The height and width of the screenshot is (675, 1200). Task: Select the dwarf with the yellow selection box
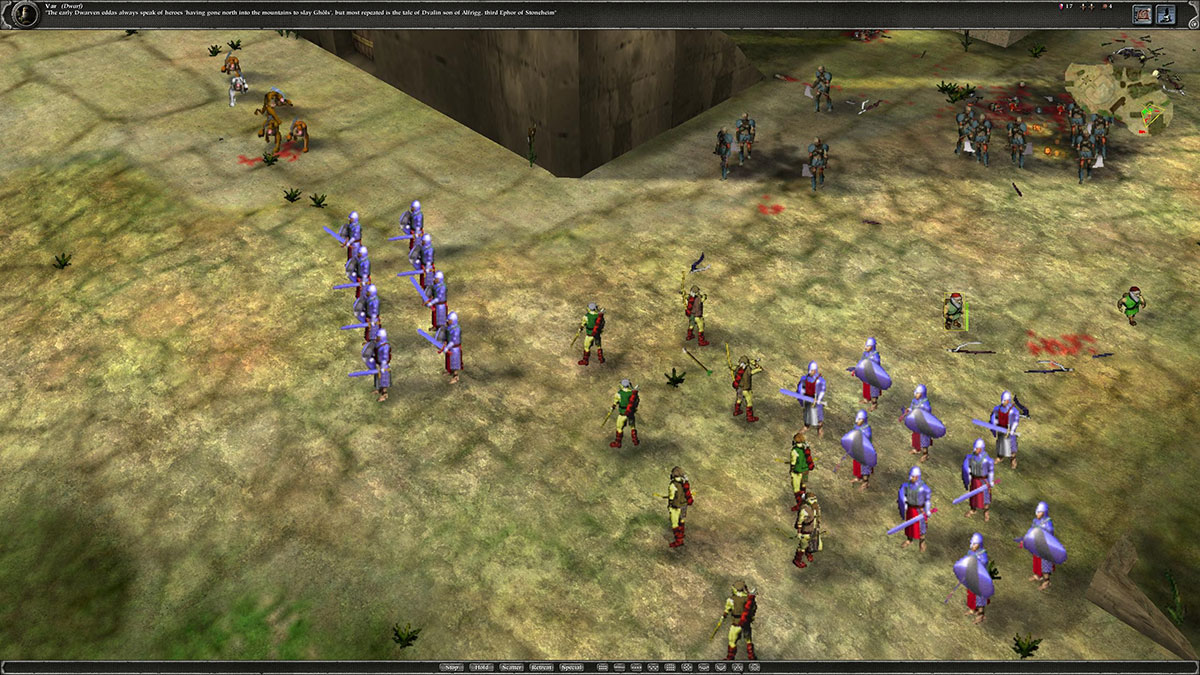(x=956, y=311)
